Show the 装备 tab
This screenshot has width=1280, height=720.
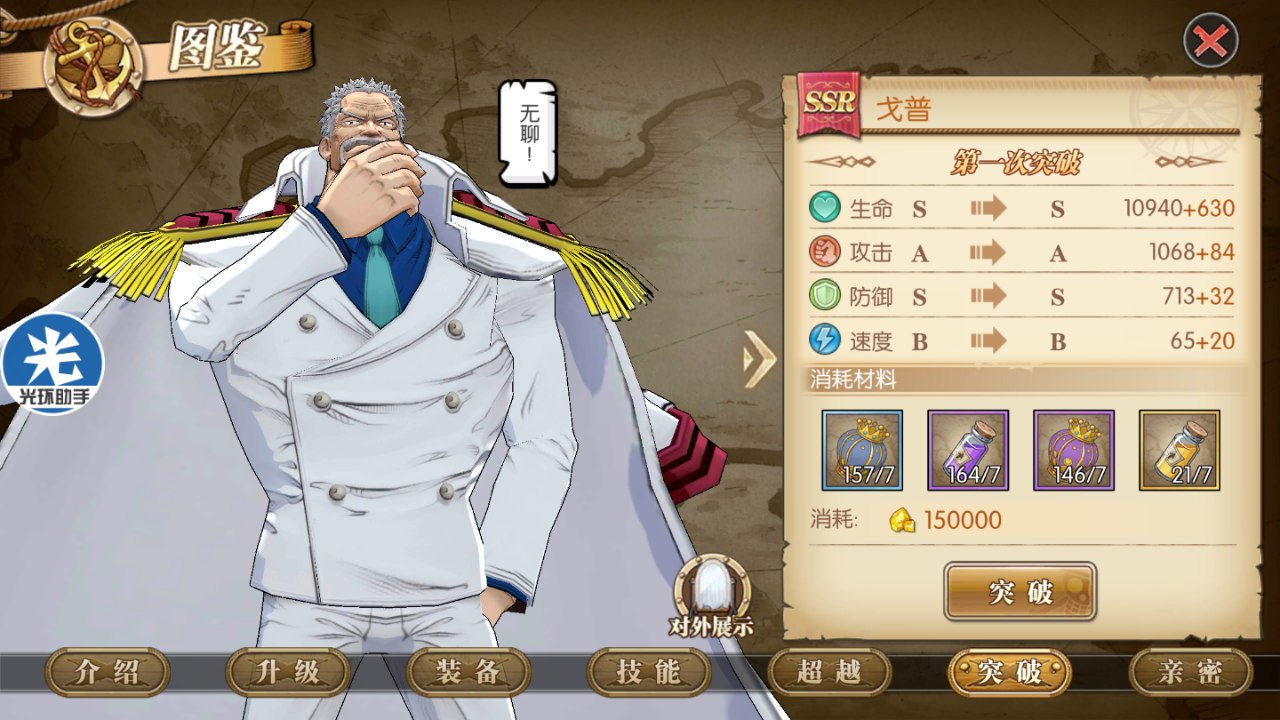pos(469,672)
